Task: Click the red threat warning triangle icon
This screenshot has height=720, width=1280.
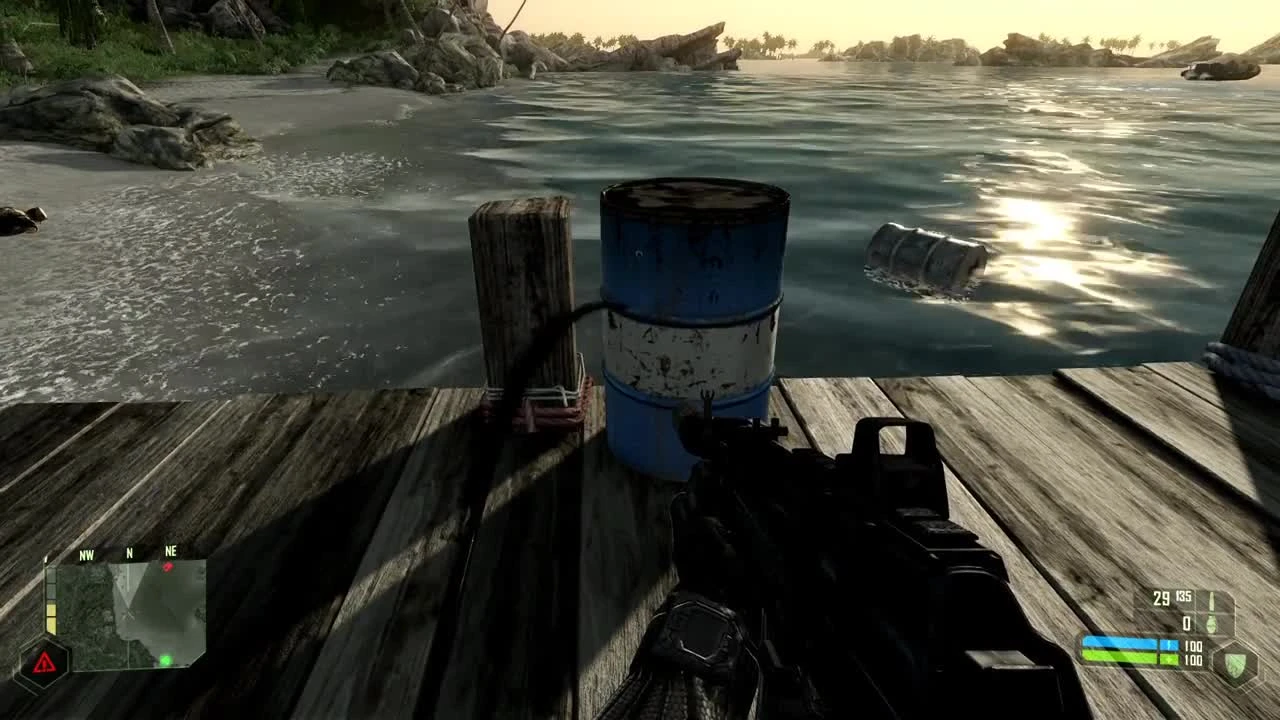Action: click(x=44, y=662)
